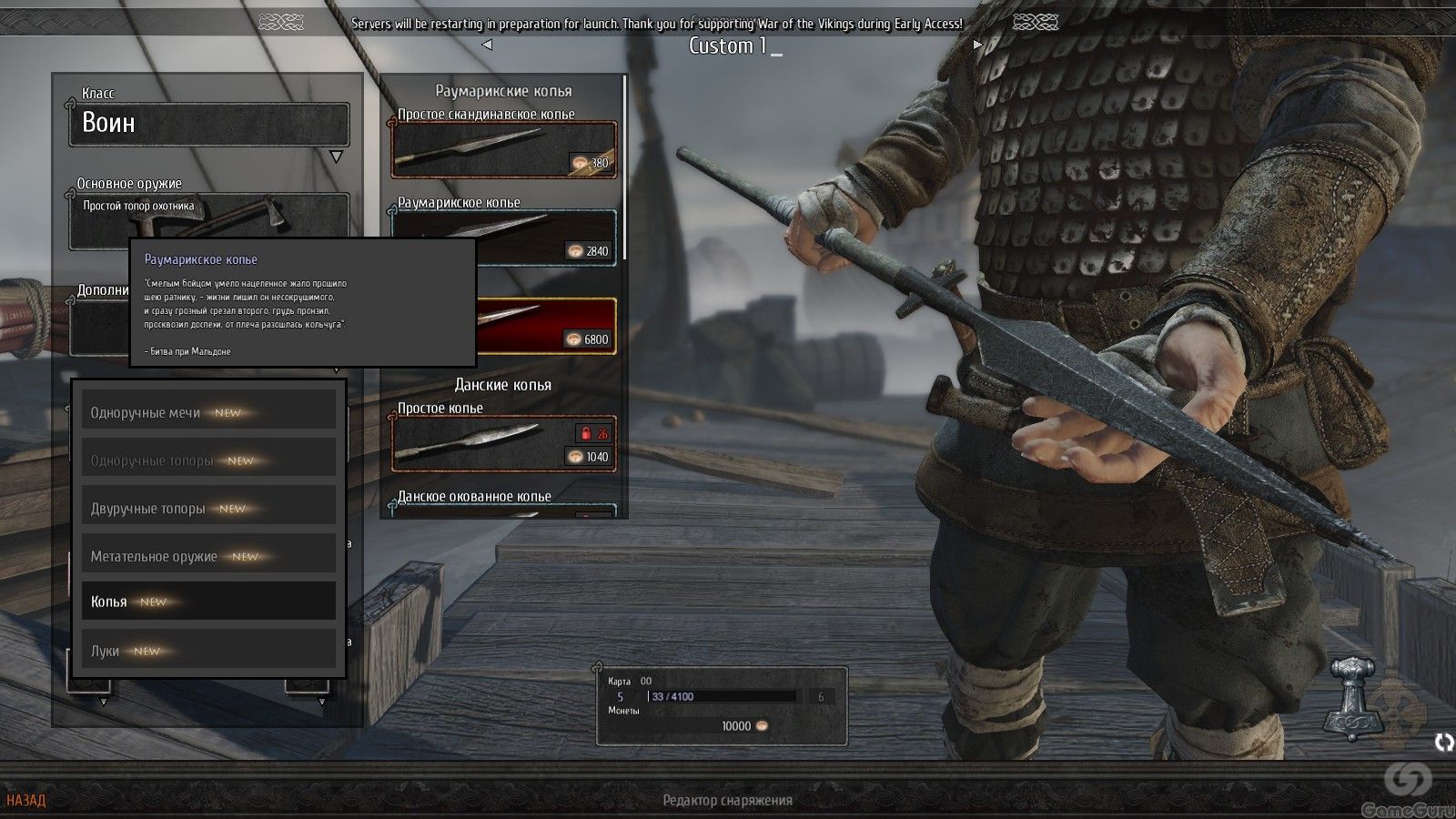Image resolution: width=1456 pixels, height=819 pixels.
Task: Choose Одноручные топоры weapon category
Action: click(208, 460)
